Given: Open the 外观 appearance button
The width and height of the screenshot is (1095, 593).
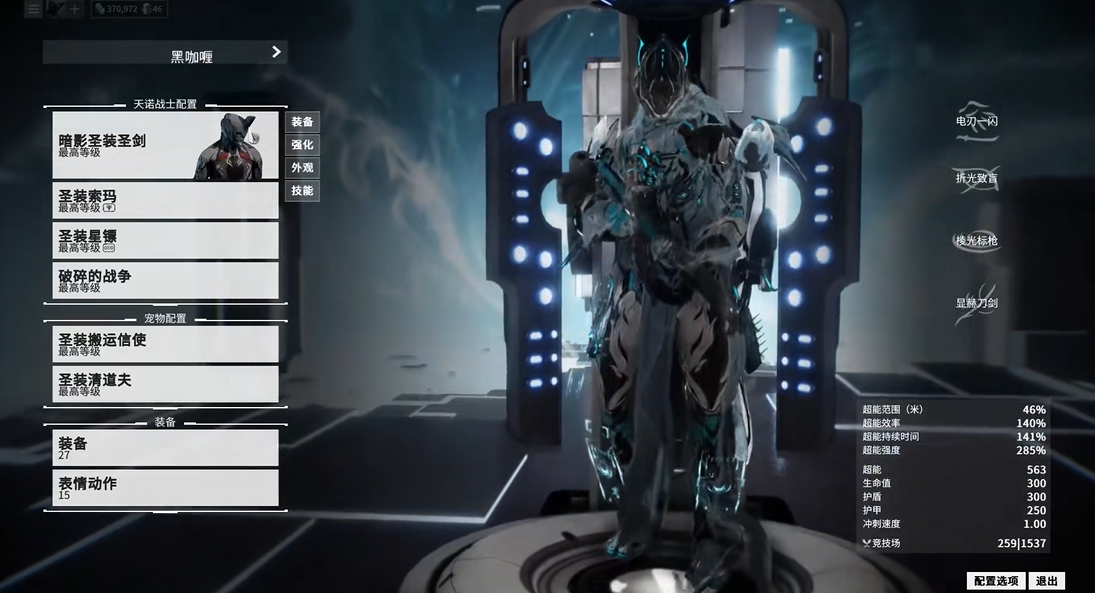Looking at the screenshot, I should pos(302,168).
